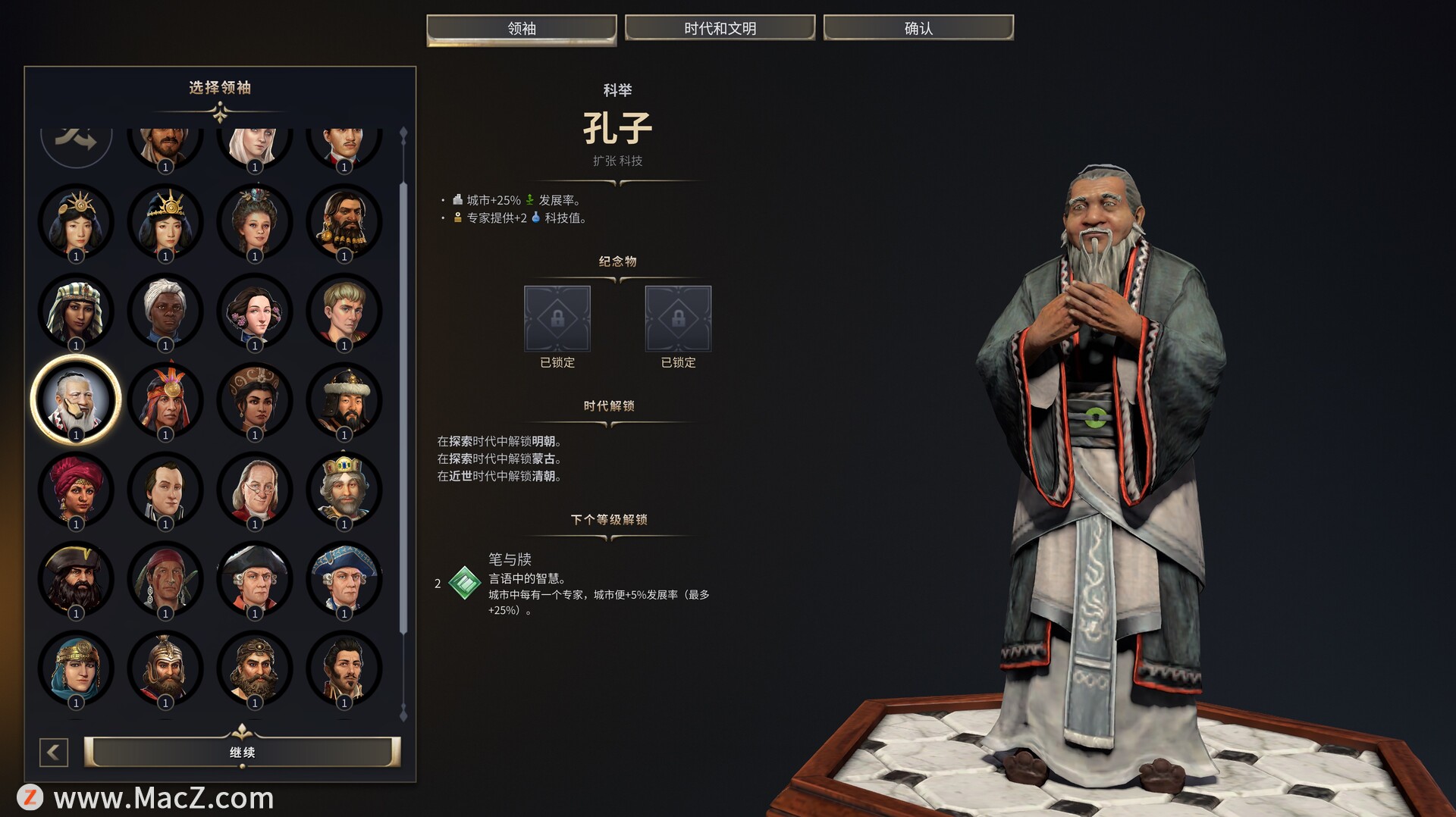Viewport: 1456px width, 817px height.
Task: Select the bearded pirate with black hat
Action: [76, 578]
